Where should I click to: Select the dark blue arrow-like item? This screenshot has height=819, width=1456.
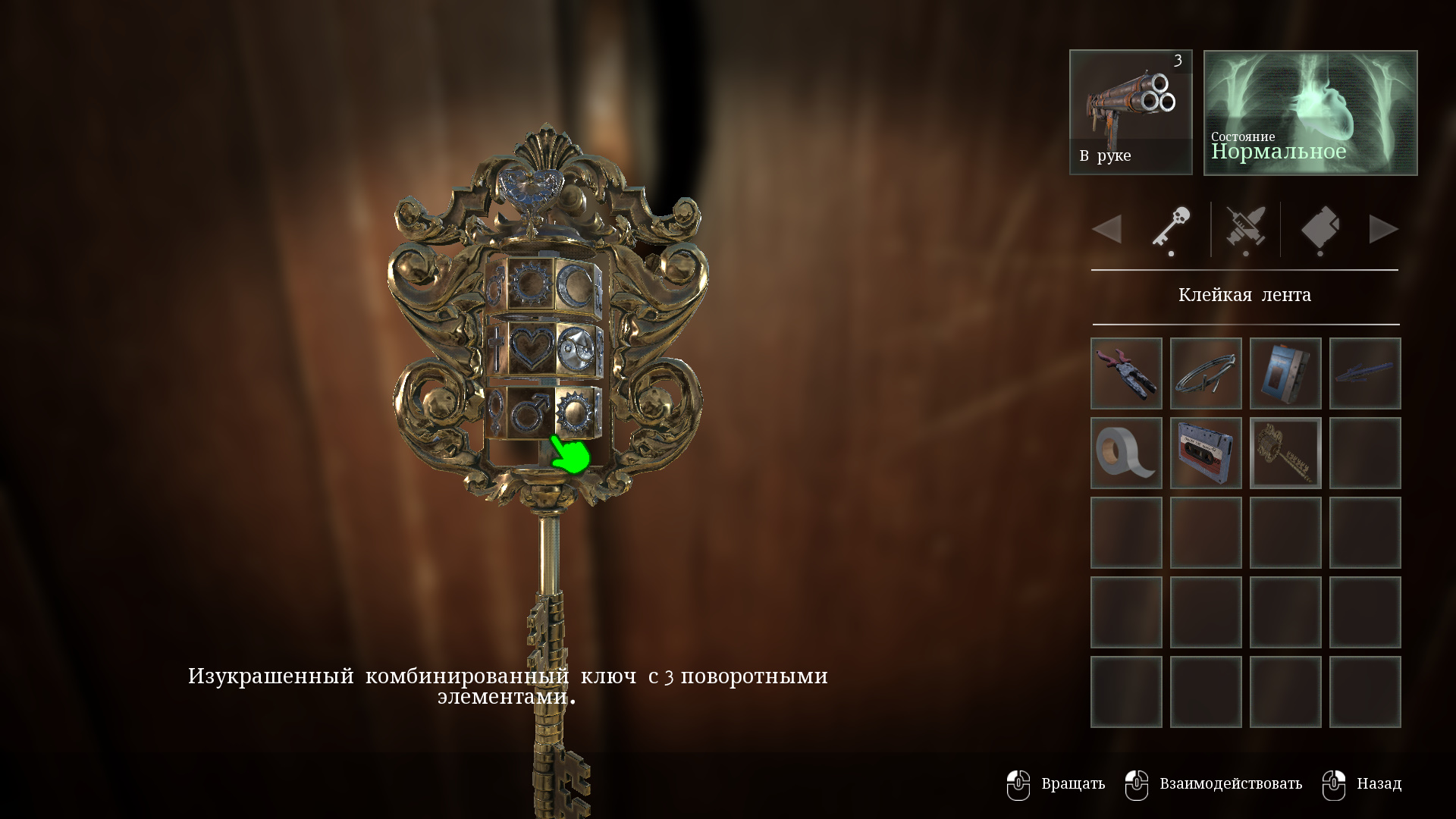(x=1365, y=373)
